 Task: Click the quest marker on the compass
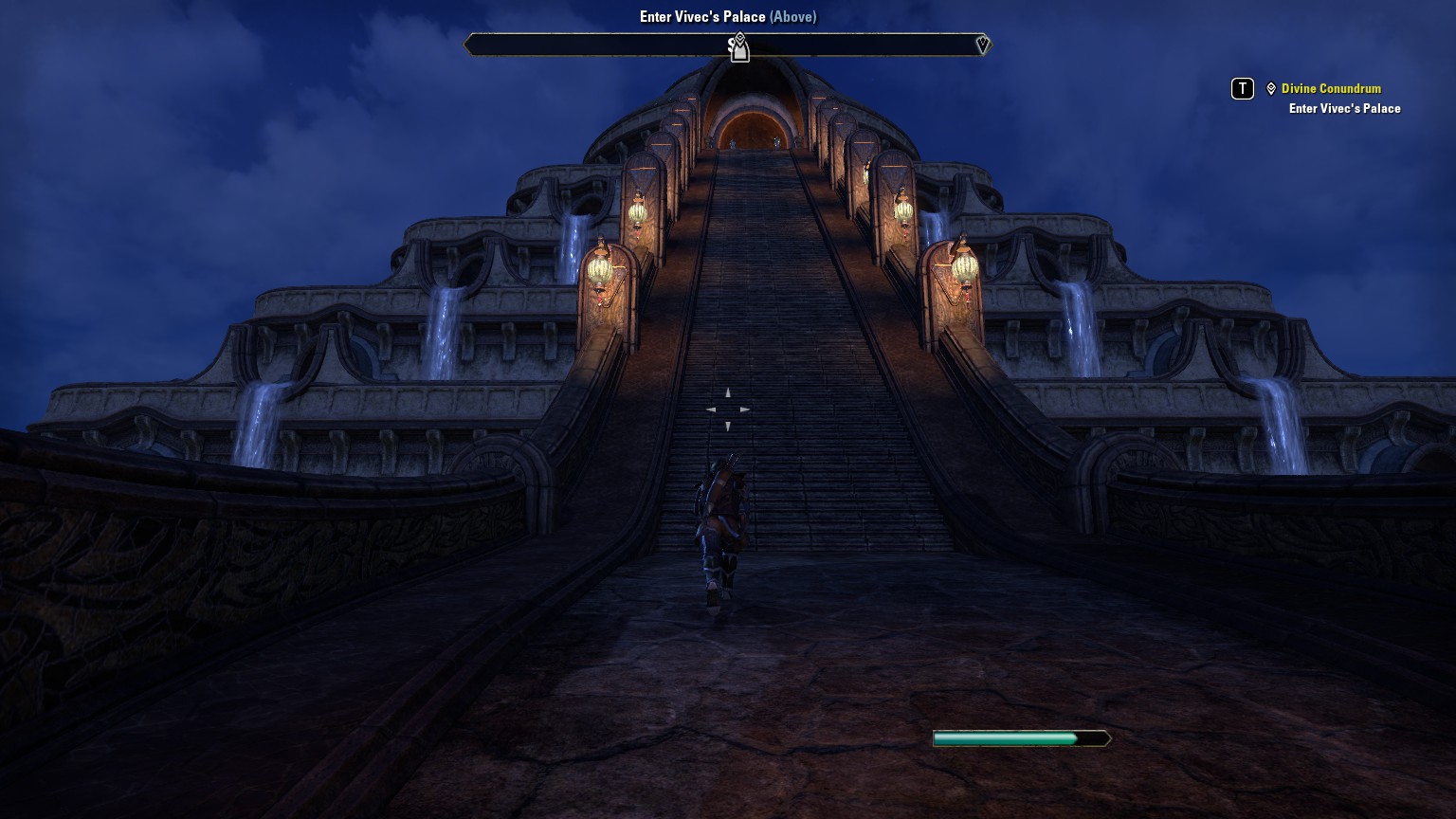(x=739, y=46)
